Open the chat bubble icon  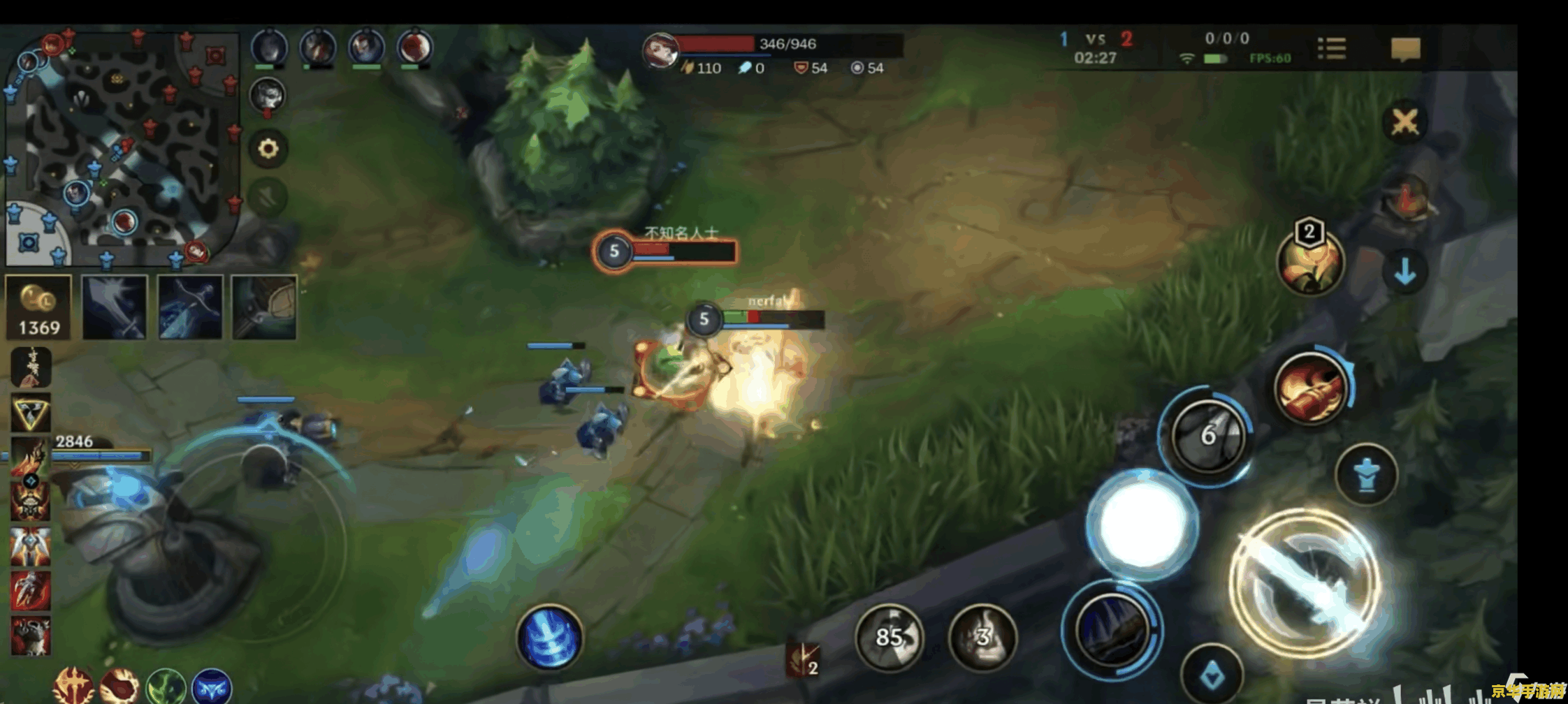[1405, 50]
